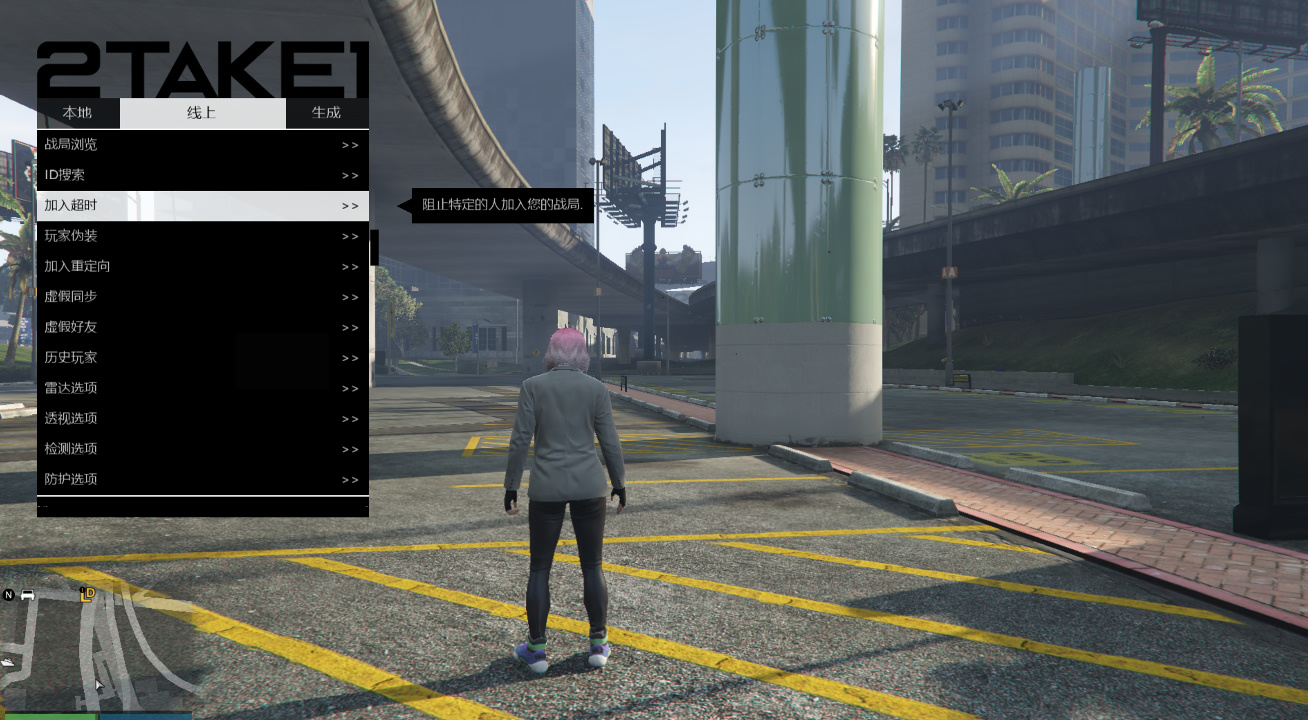Screen dimensions: 1308x720
Task: Choose the 透视选项 entry
Action: [202, 418]
